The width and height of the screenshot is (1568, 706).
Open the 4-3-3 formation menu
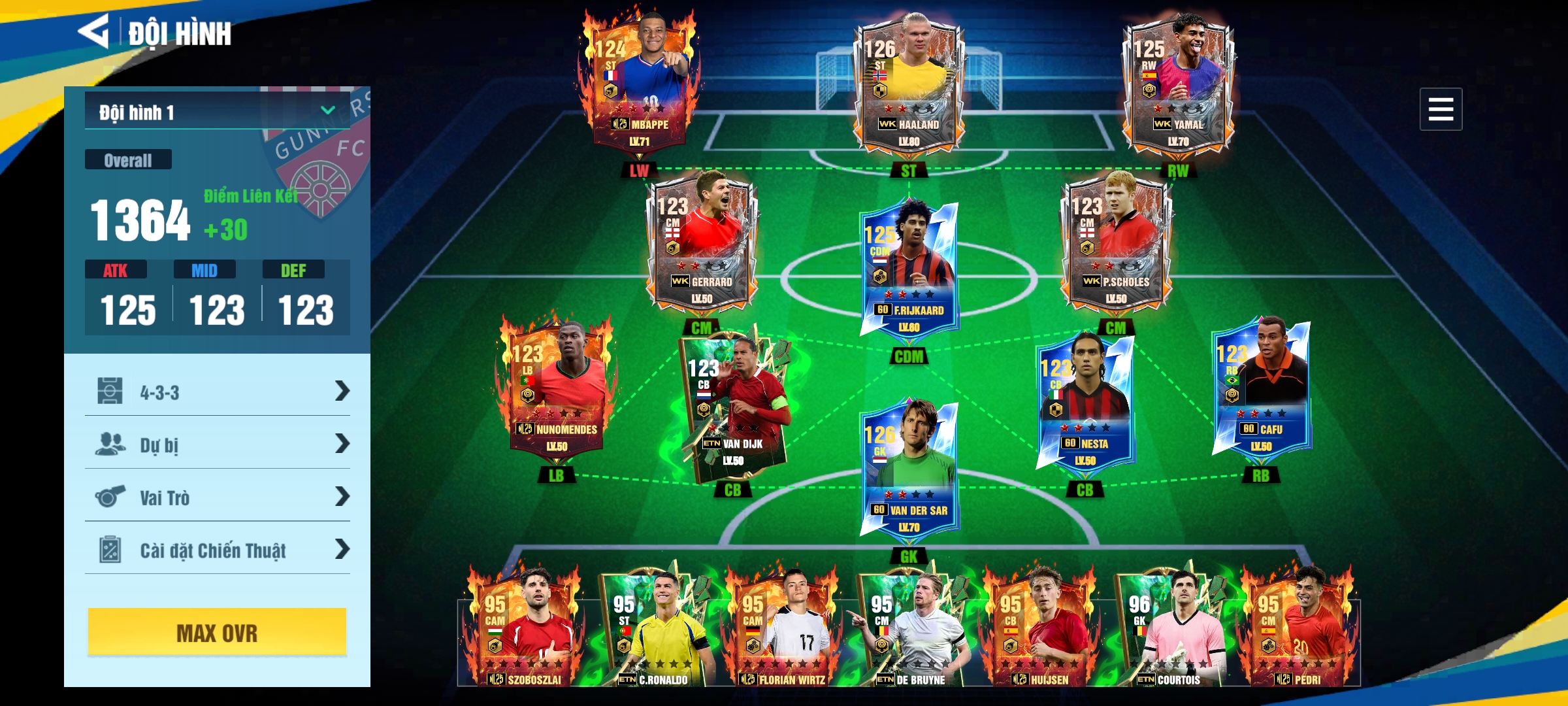217,392
